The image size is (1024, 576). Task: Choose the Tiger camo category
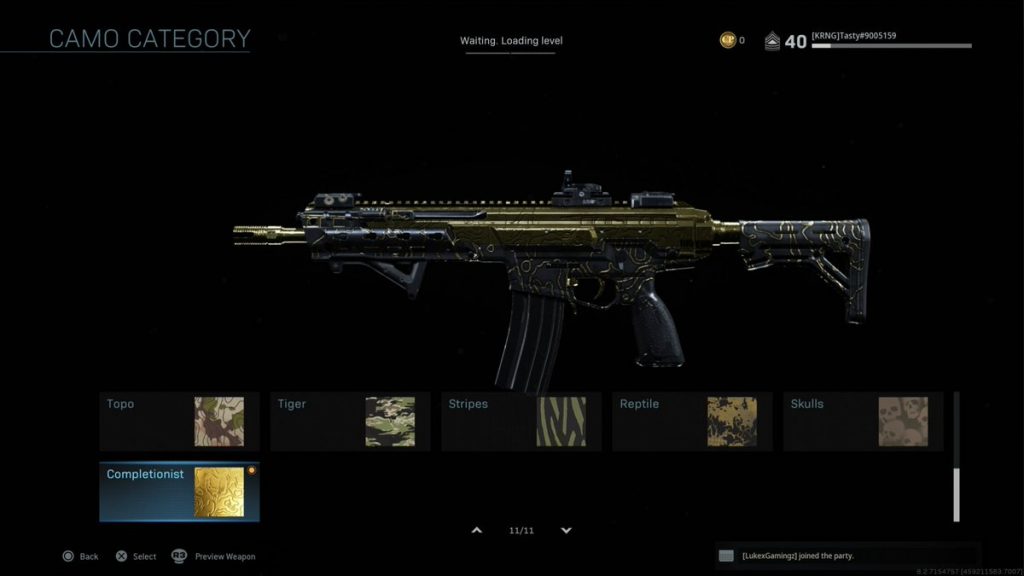coord(350,421)
